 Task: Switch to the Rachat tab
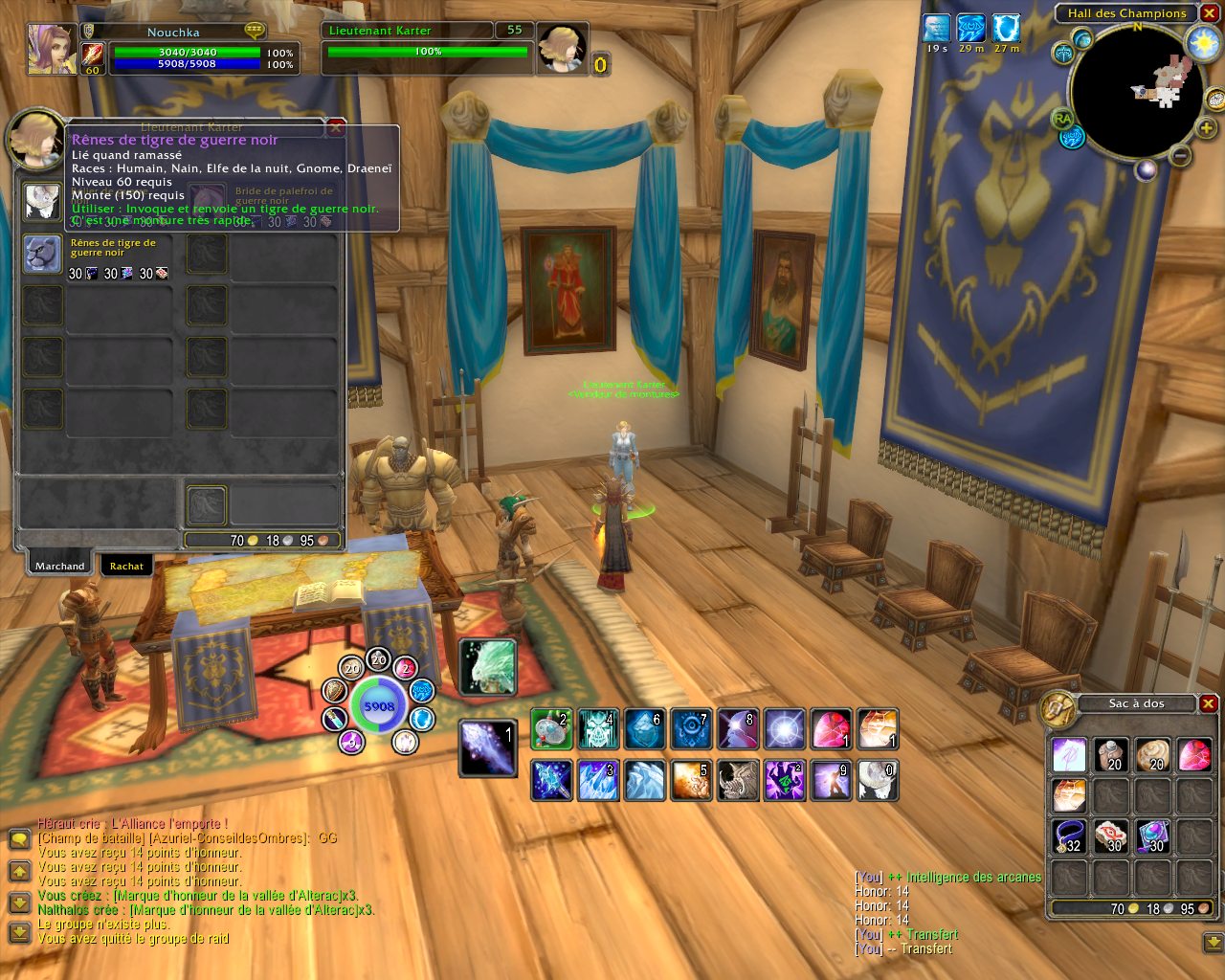126,566
